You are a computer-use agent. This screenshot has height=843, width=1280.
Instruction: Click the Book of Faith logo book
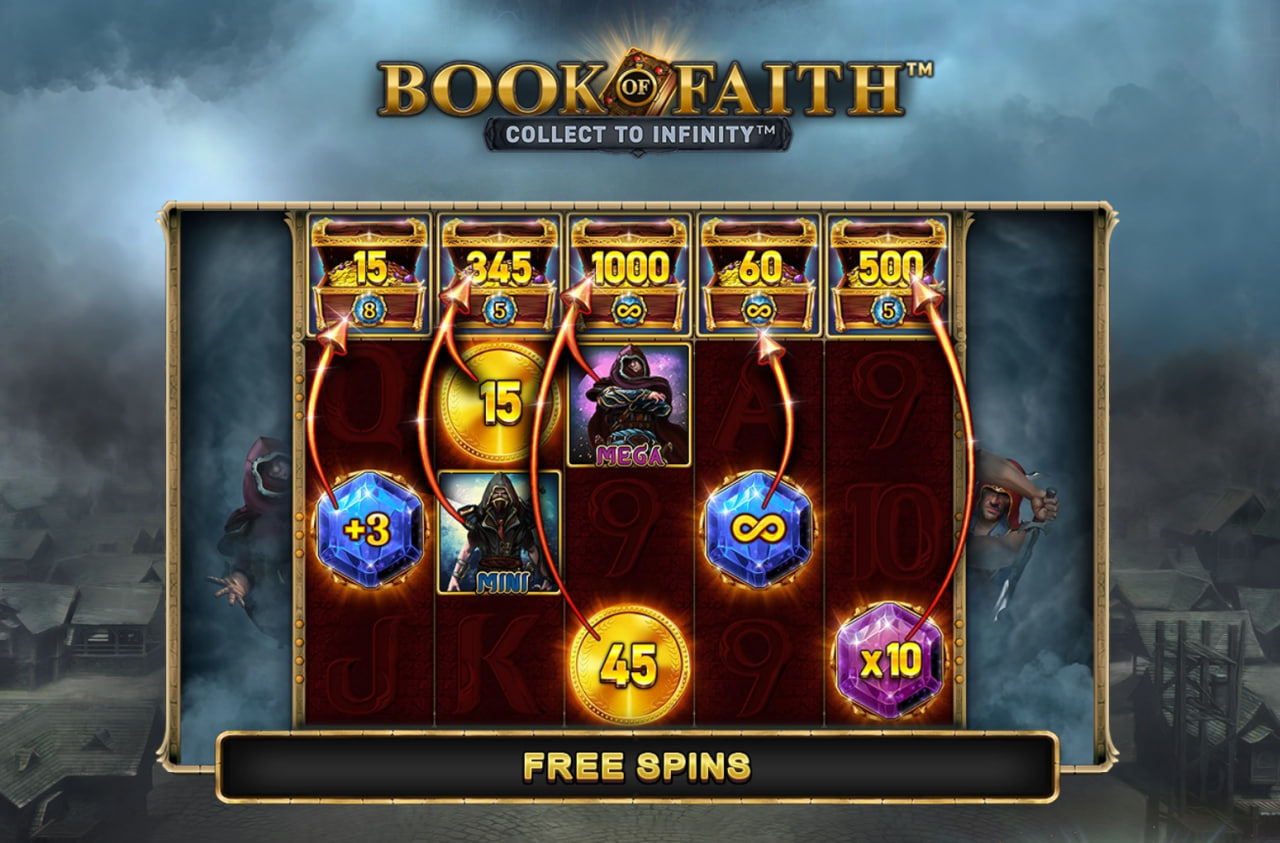tap(639, 78)
